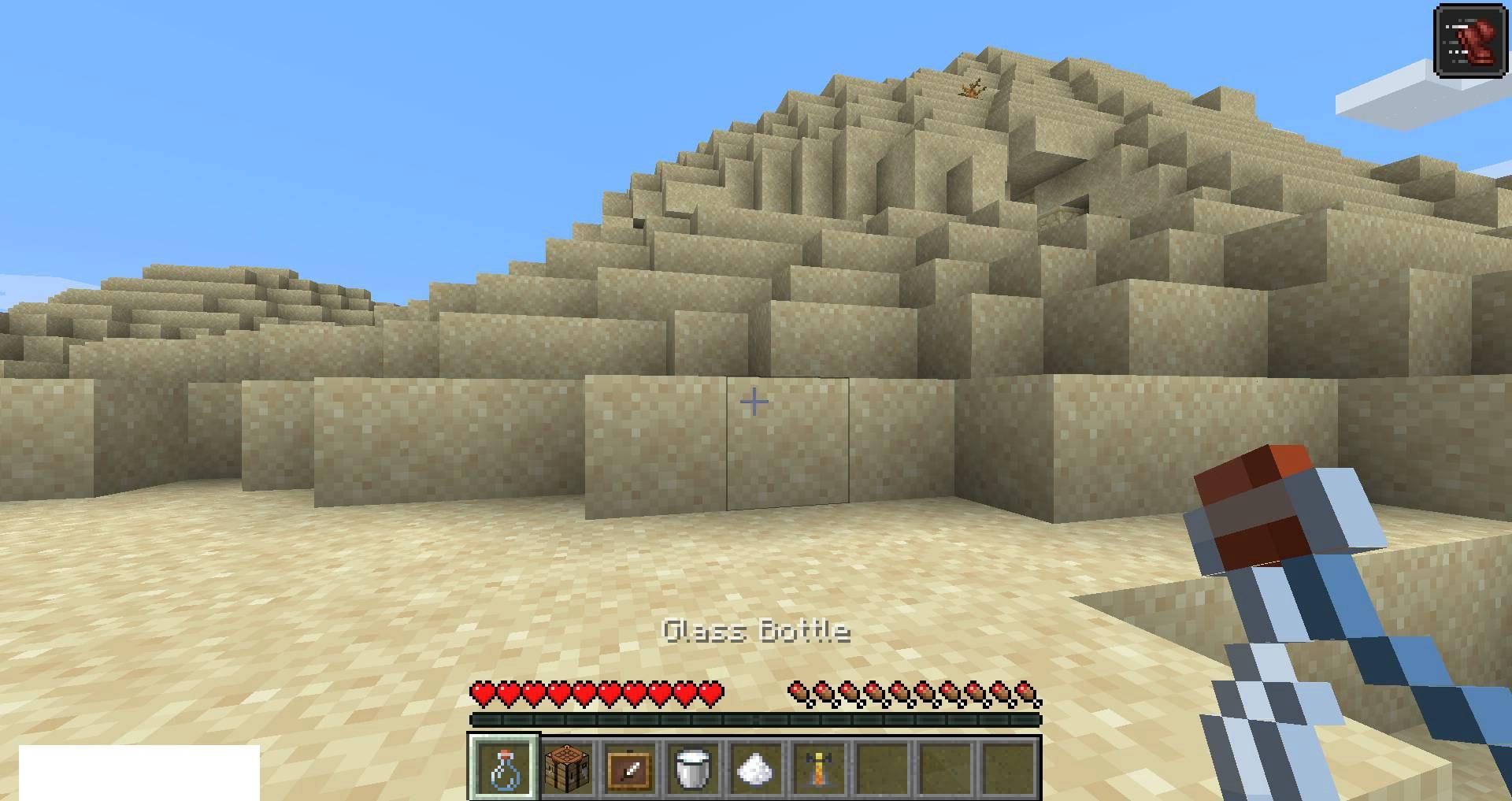The width and height of the screenshot is (1512, 801).
Task: Select the glass bottle hotbar slot
Action: [x=504, y=767]
